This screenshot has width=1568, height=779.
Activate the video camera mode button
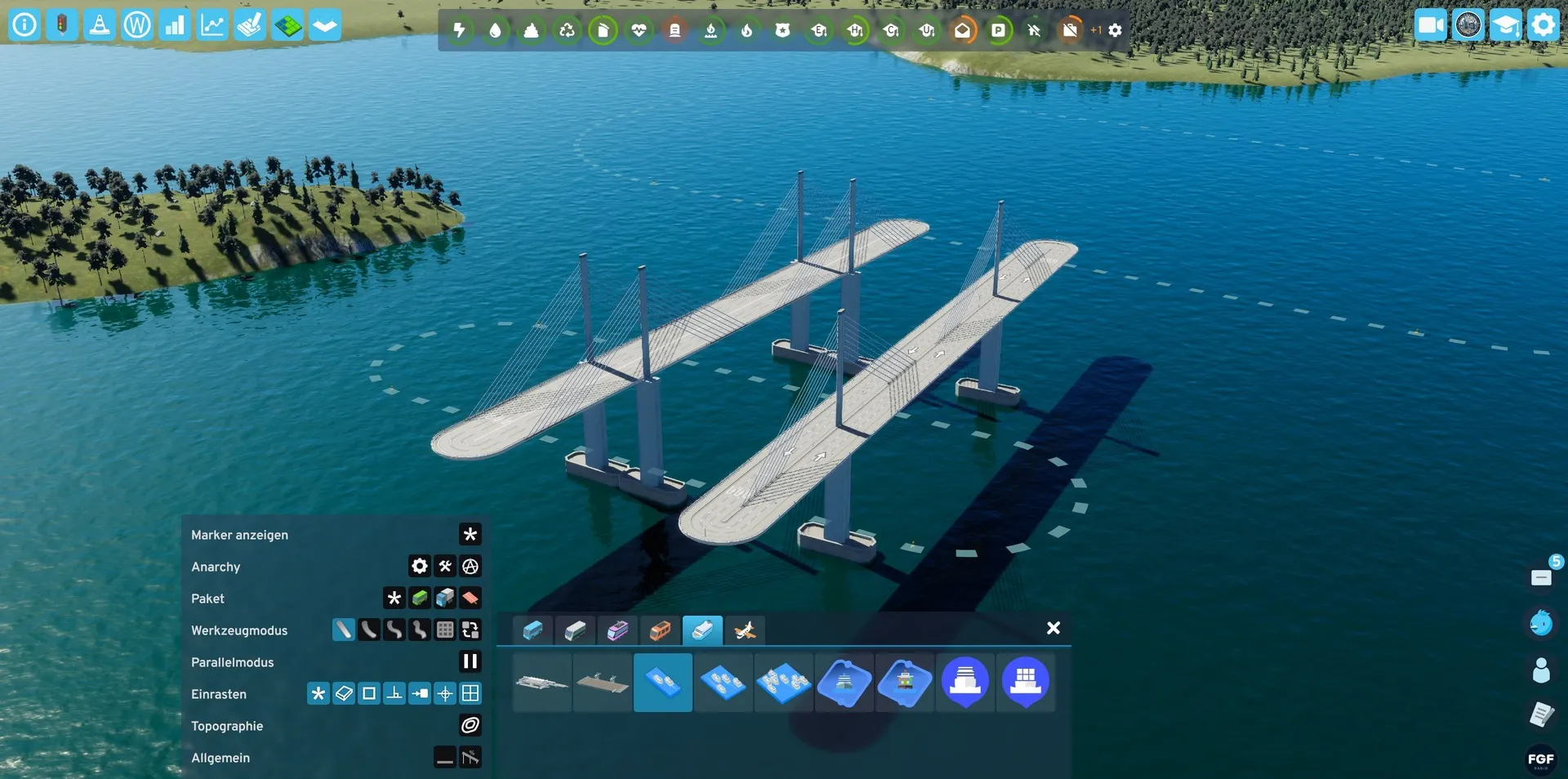(x=1431, y=24)
